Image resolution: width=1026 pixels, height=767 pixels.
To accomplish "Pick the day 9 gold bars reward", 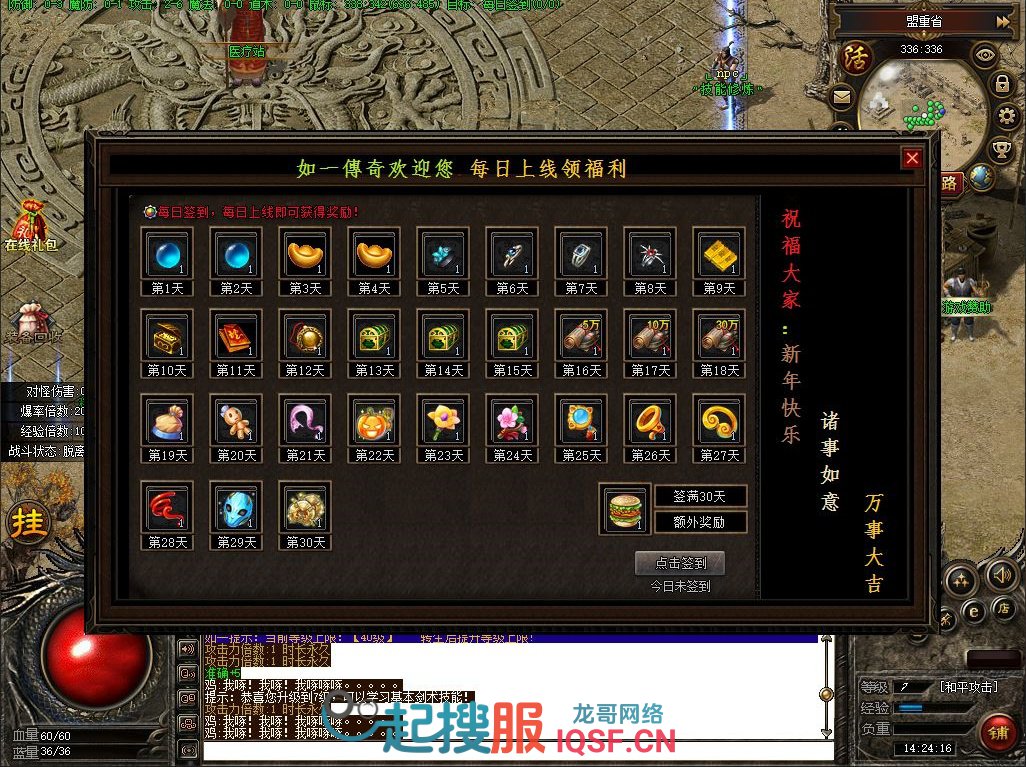I will (x=718, y=254).
